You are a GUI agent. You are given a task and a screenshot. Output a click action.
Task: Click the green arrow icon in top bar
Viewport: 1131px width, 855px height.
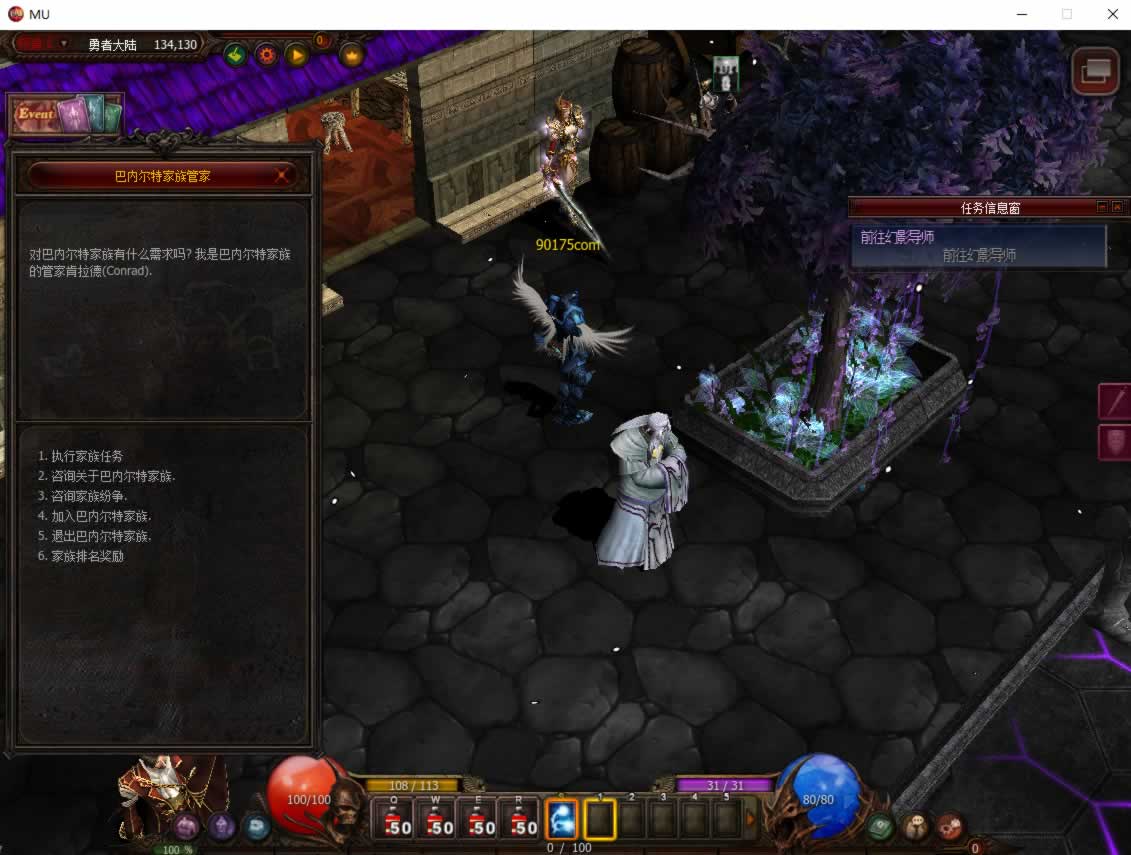pyautogui.click(x=235, y=55)
